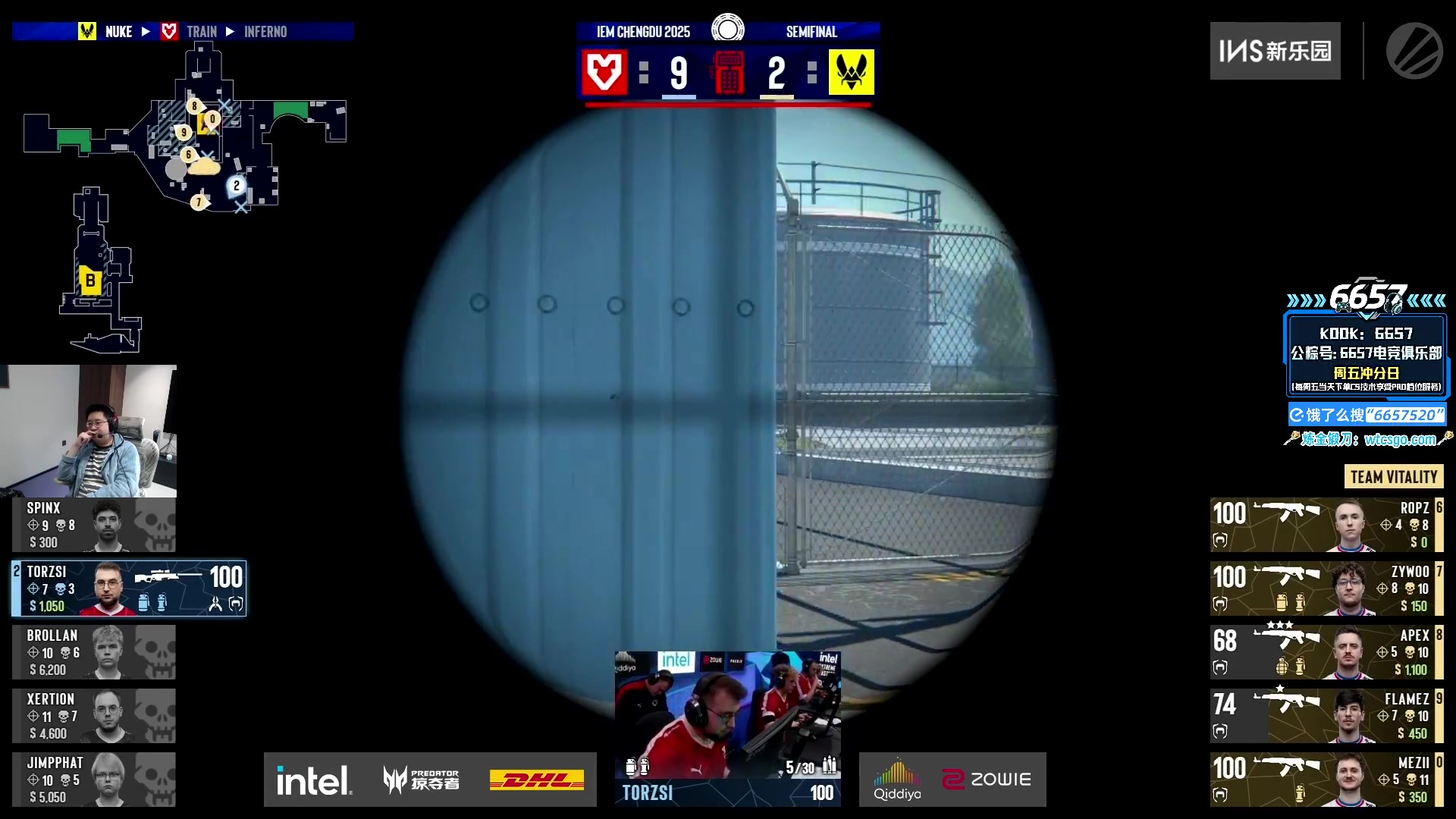1456x819 pixels.
Task: Choose Apex in Team Vitality list
Action: coord(1326,652)
